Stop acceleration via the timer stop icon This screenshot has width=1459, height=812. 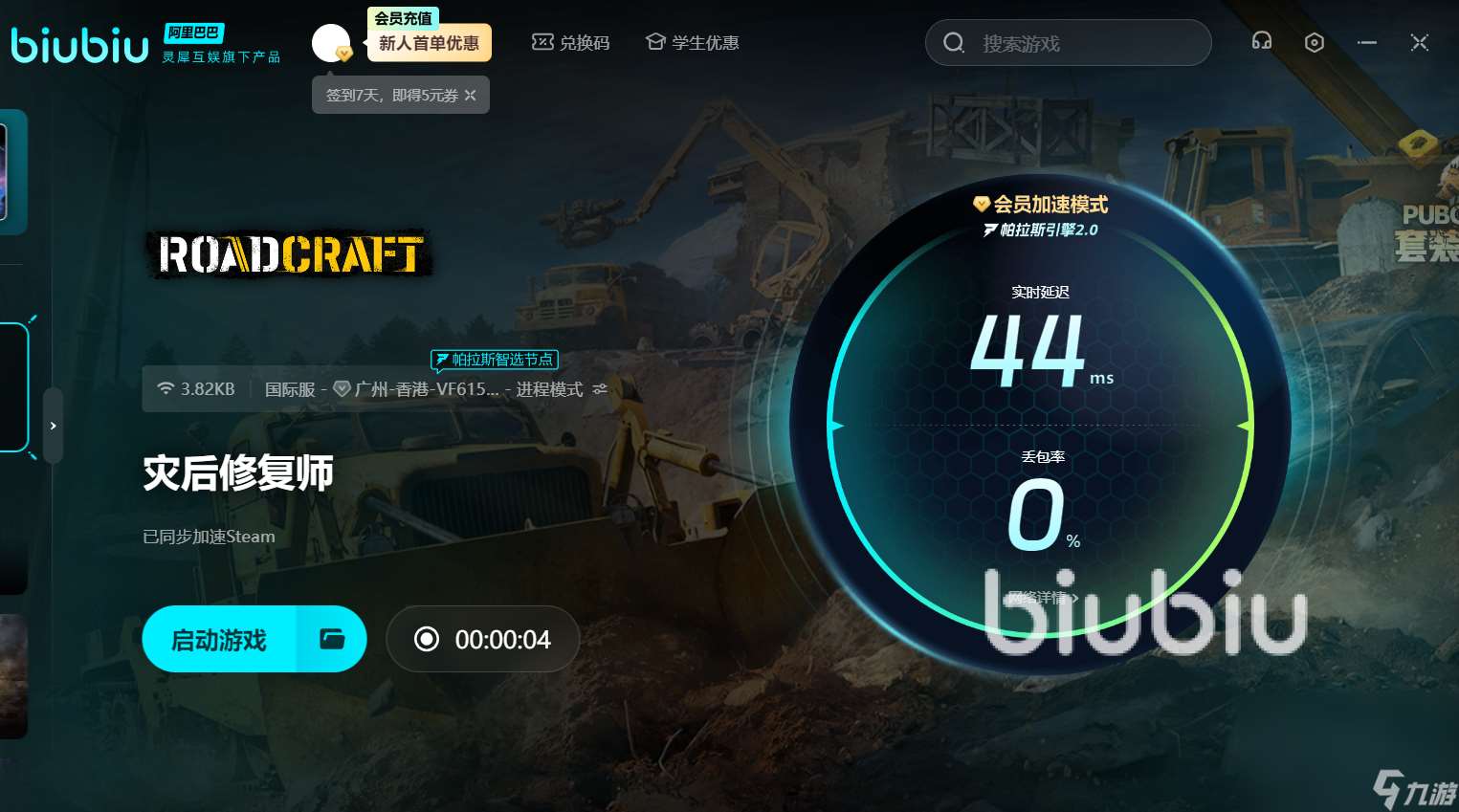pyautogui.click(x=427, y=639)
